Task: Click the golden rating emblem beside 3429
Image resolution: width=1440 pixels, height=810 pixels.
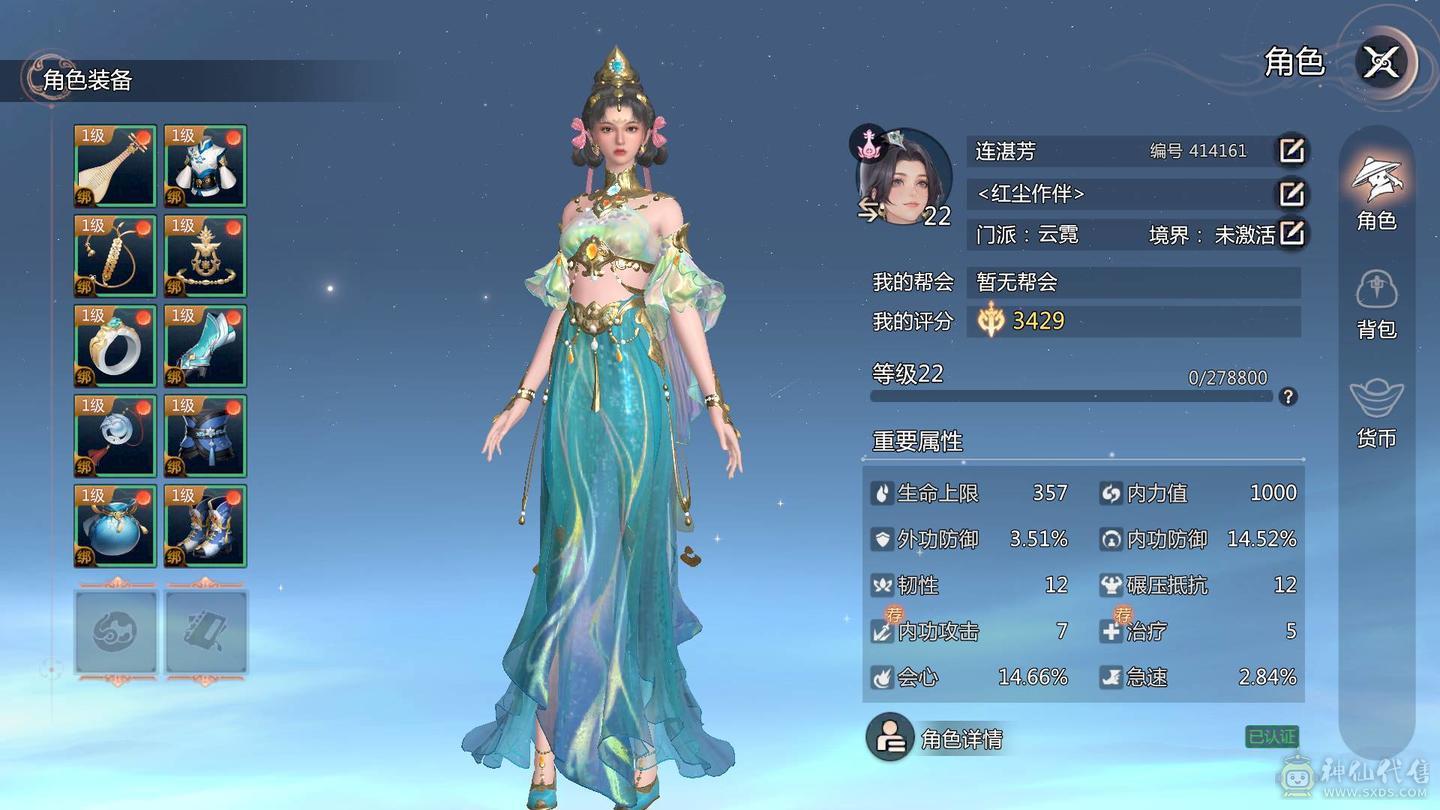Action: [988, 322]
